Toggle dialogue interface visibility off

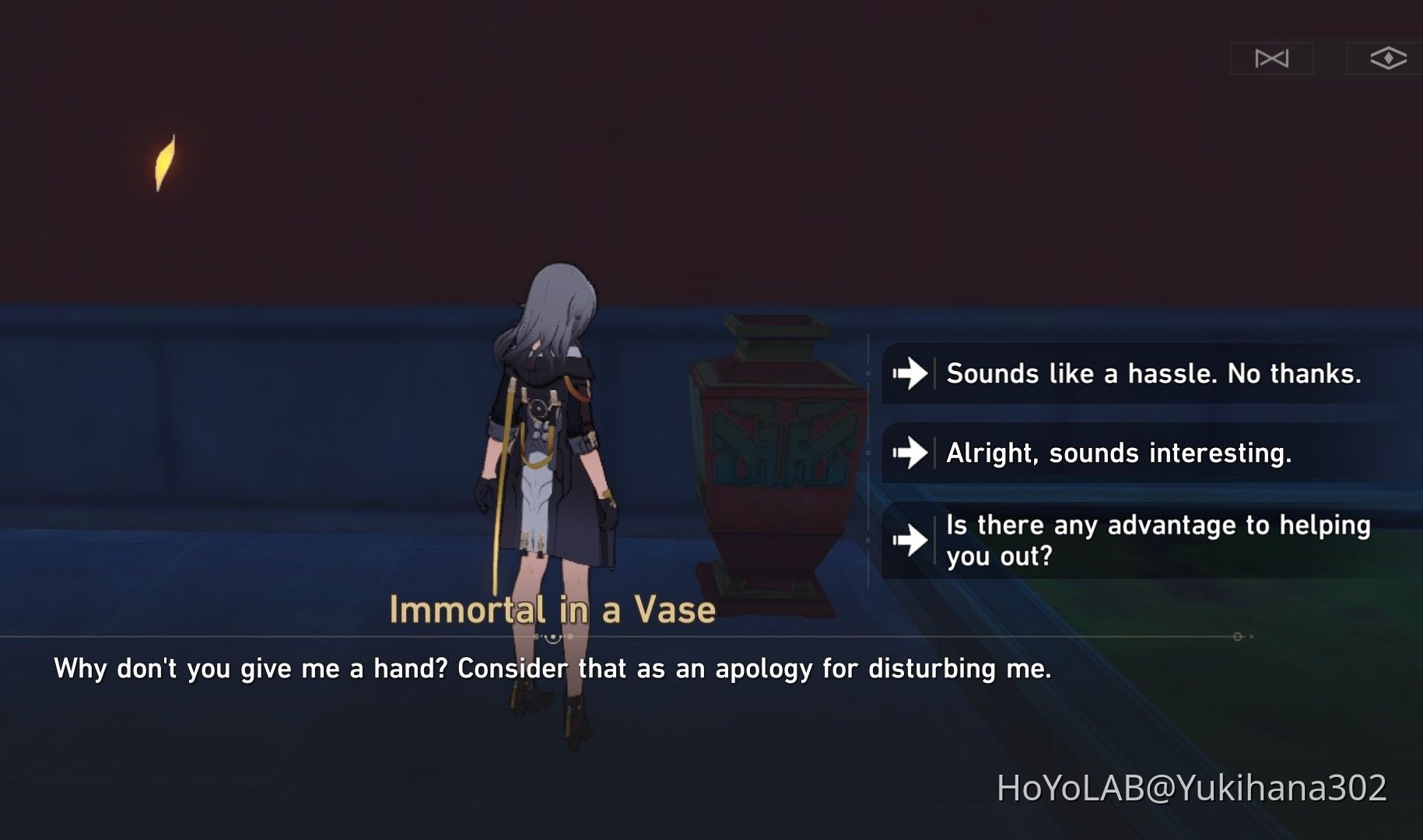[1390, 57]
